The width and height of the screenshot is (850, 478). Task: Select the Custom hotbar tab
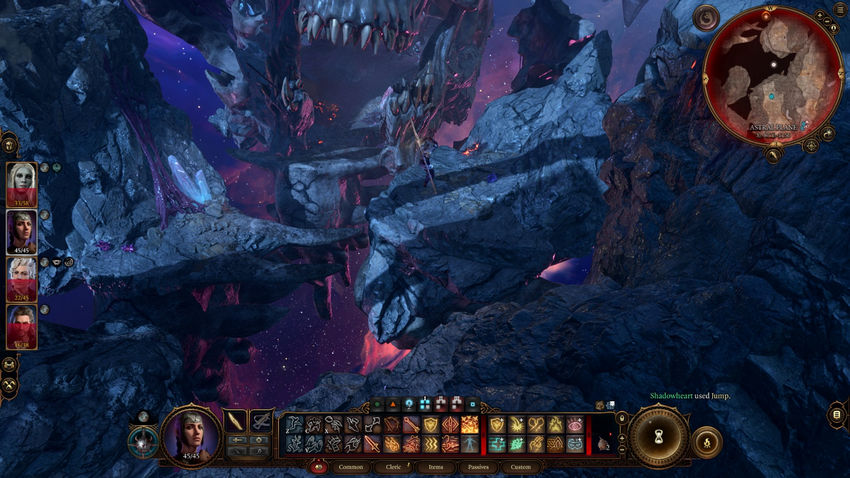point(520,467)
